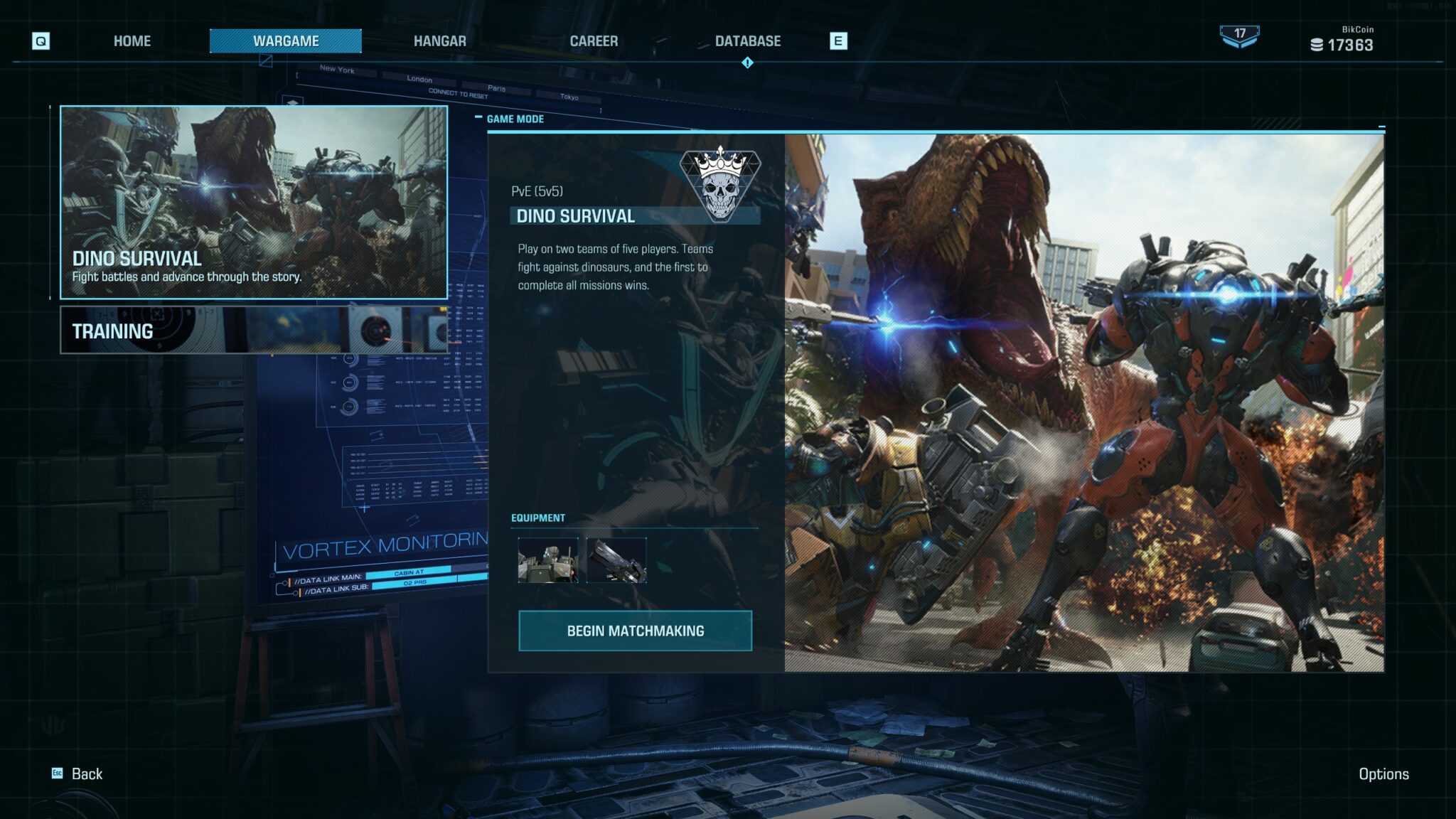Open the Options menu

(x=1383, y=773)
